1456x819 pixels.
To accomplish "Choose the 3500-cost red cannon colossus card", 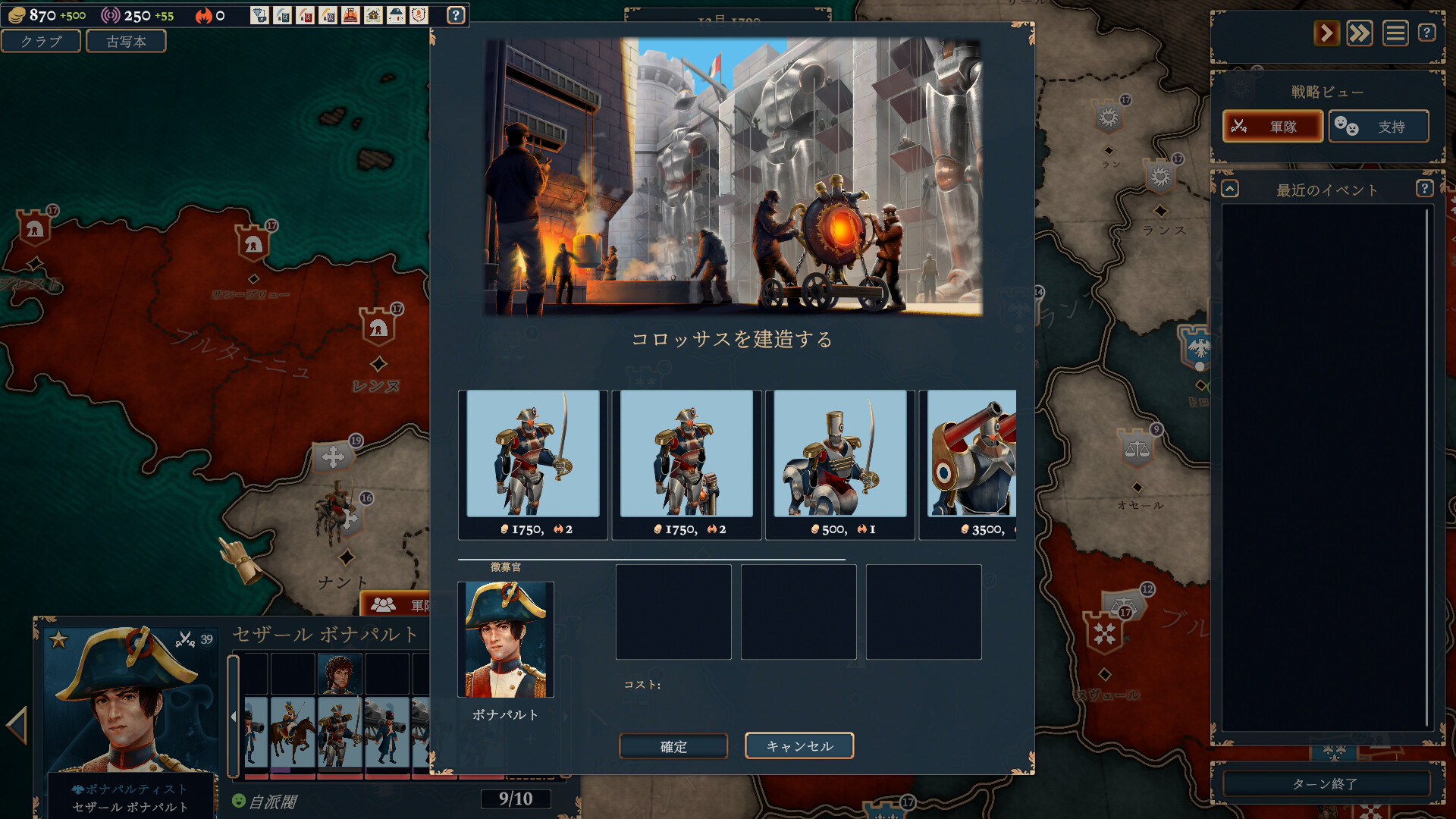I will tap(972, 463).
